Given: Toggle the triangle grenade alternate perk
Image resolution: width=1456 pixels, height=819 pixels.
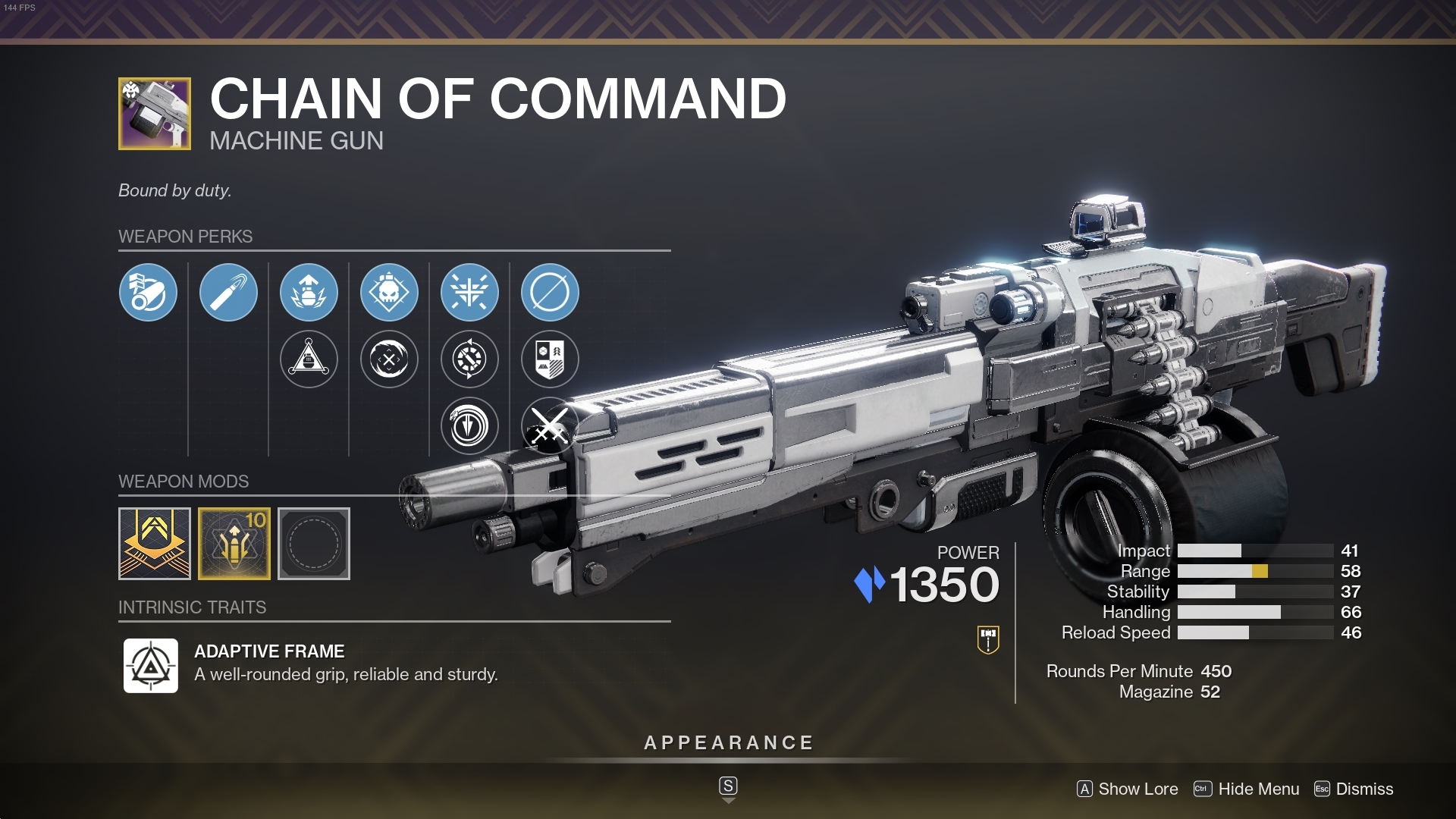Looking at the screenshot, I should coord(309,360).
